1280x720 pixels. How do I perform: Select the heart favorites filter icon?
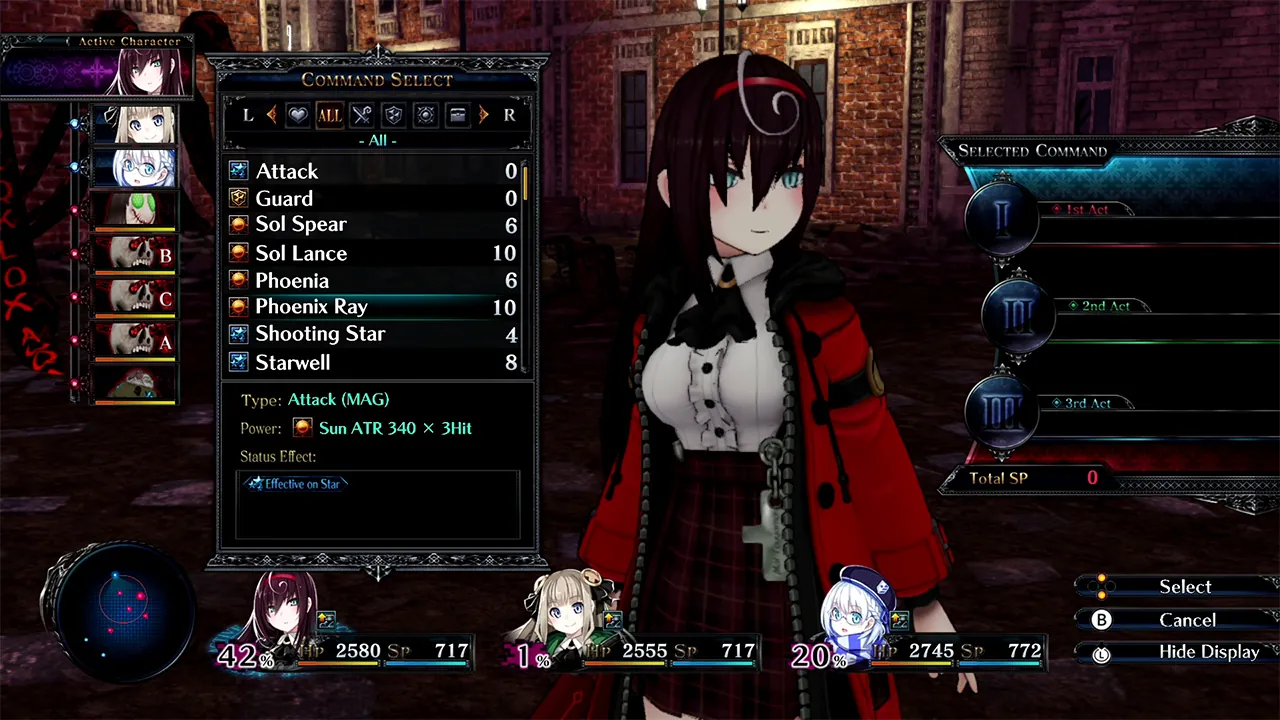click(297, 115)
